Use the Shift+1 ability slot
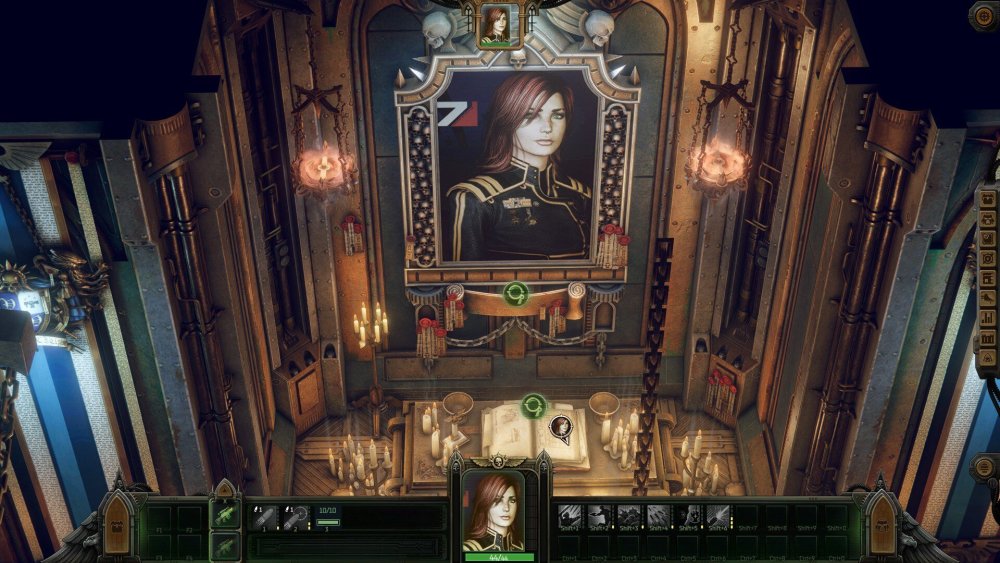Image resolution: width=1000 pixels, height=563 pixels. (x=570, y=517)
